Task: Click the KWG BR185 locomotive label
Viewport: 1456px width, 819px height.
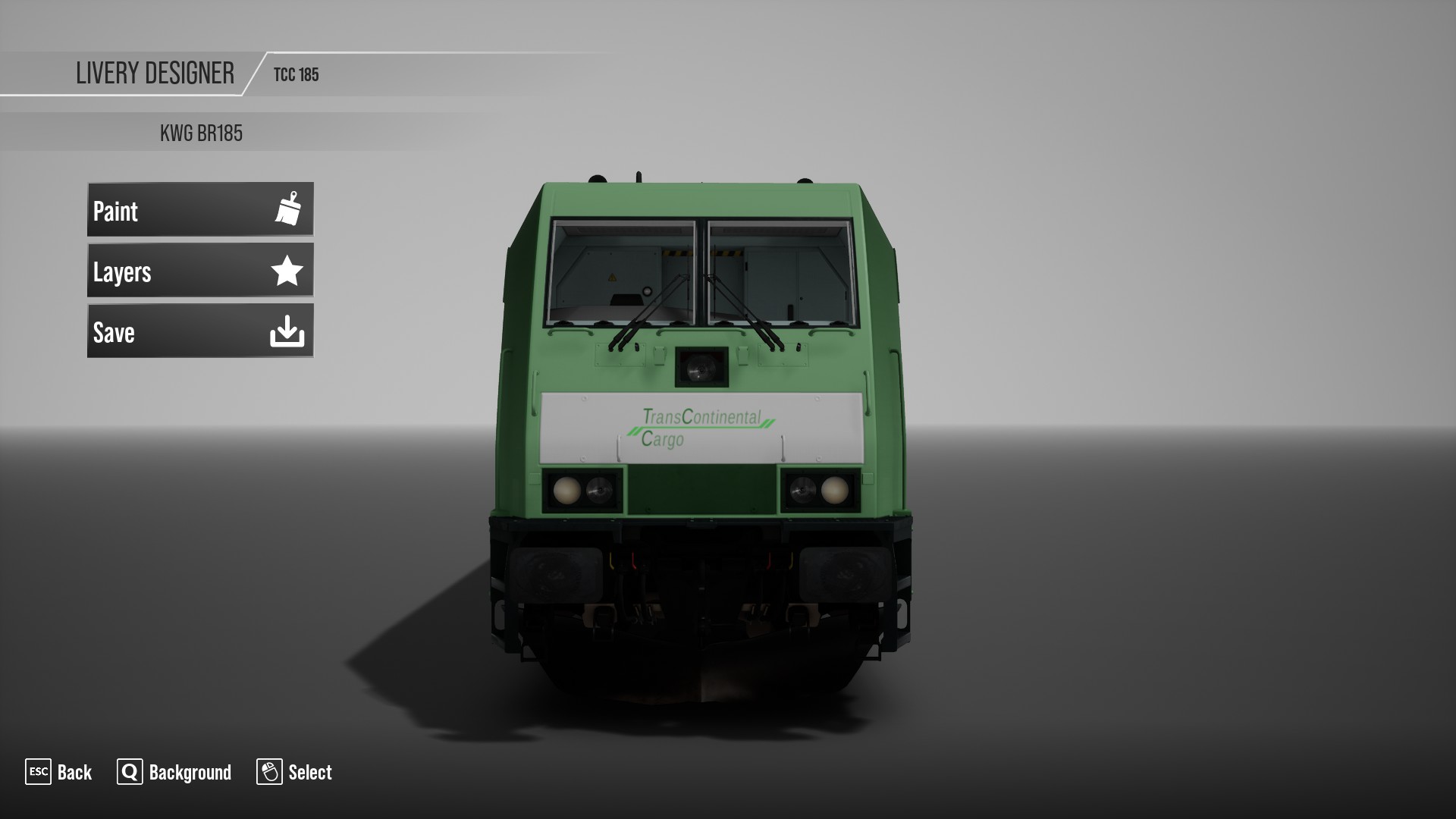Action: point(202,131)
